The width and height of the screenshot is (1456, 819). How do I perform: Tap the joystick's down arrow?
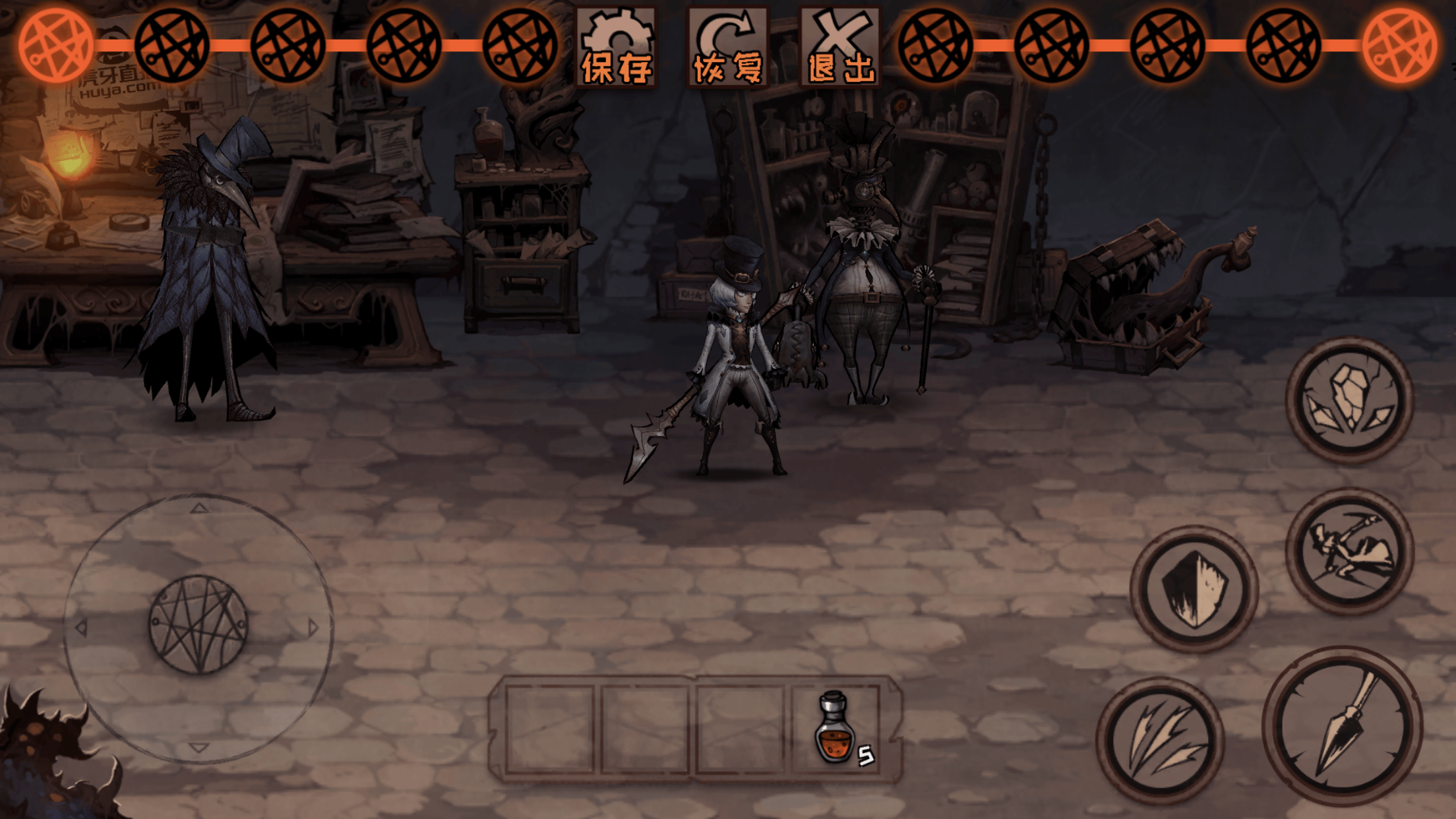click(198, 747)
